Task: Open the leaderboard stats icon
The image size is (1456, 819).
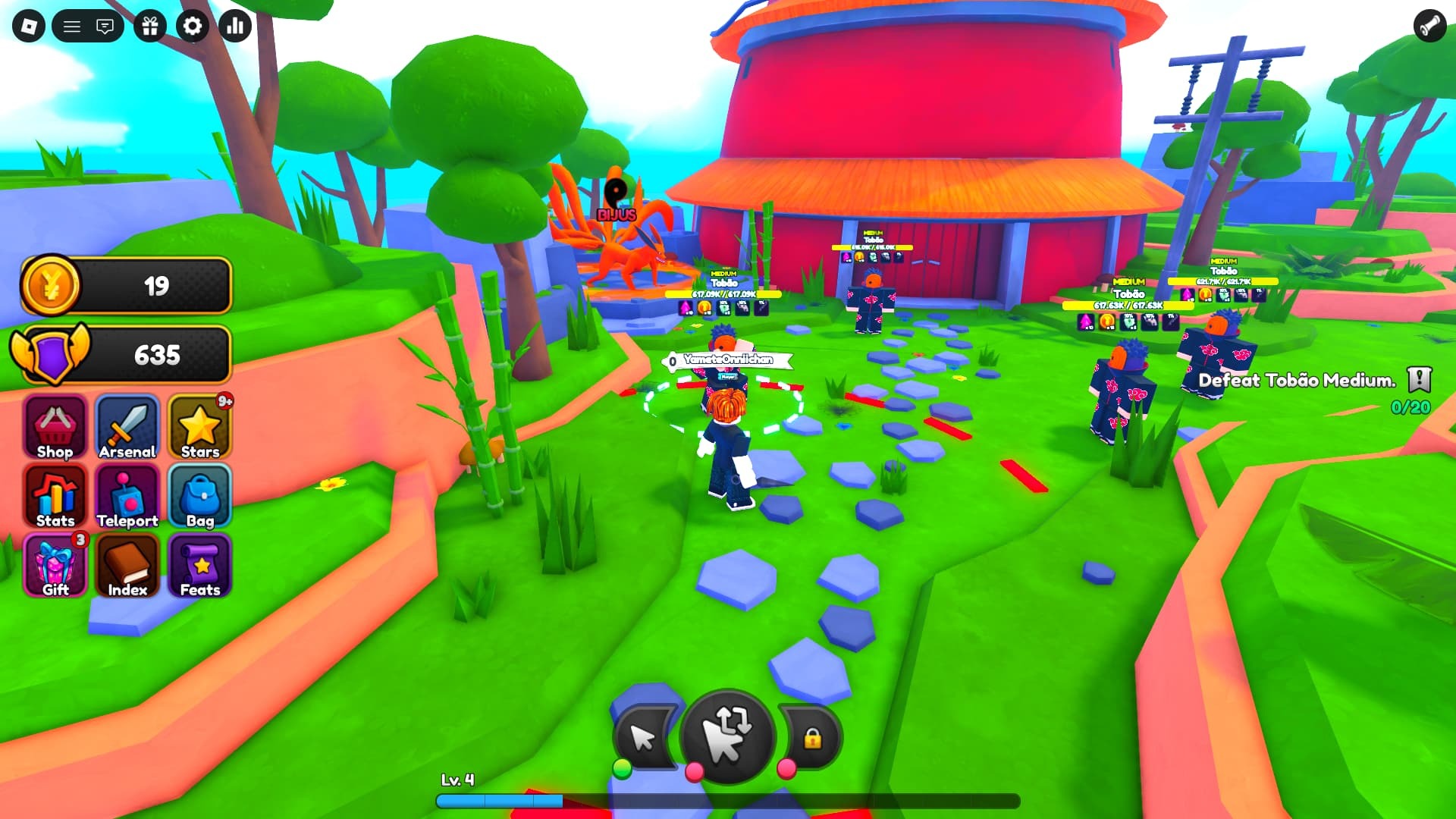Action: (235, 26)
